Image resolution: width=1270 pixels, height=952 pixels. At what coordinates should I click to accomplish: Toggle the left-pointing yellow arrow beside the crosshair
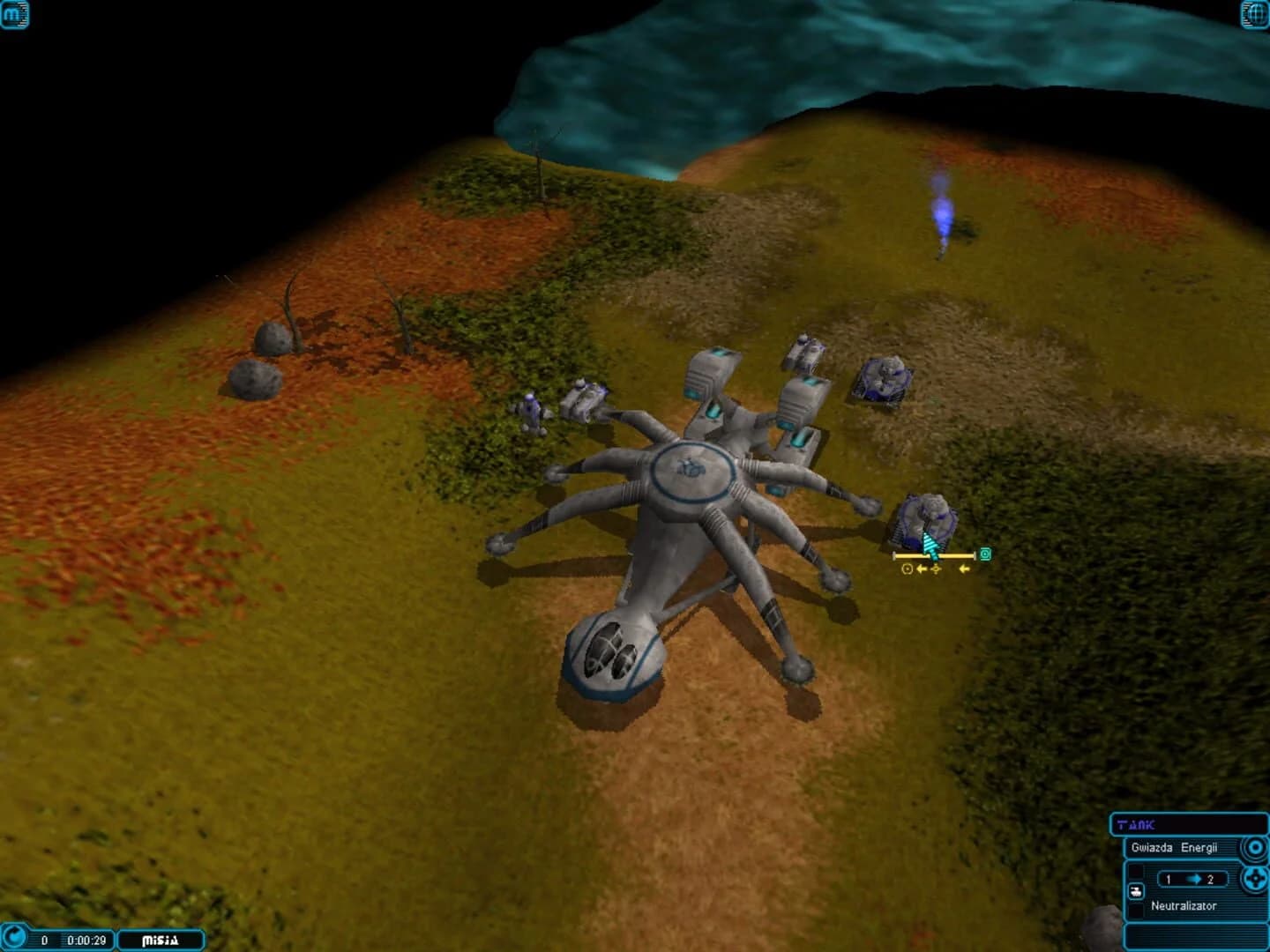[923, 569]
